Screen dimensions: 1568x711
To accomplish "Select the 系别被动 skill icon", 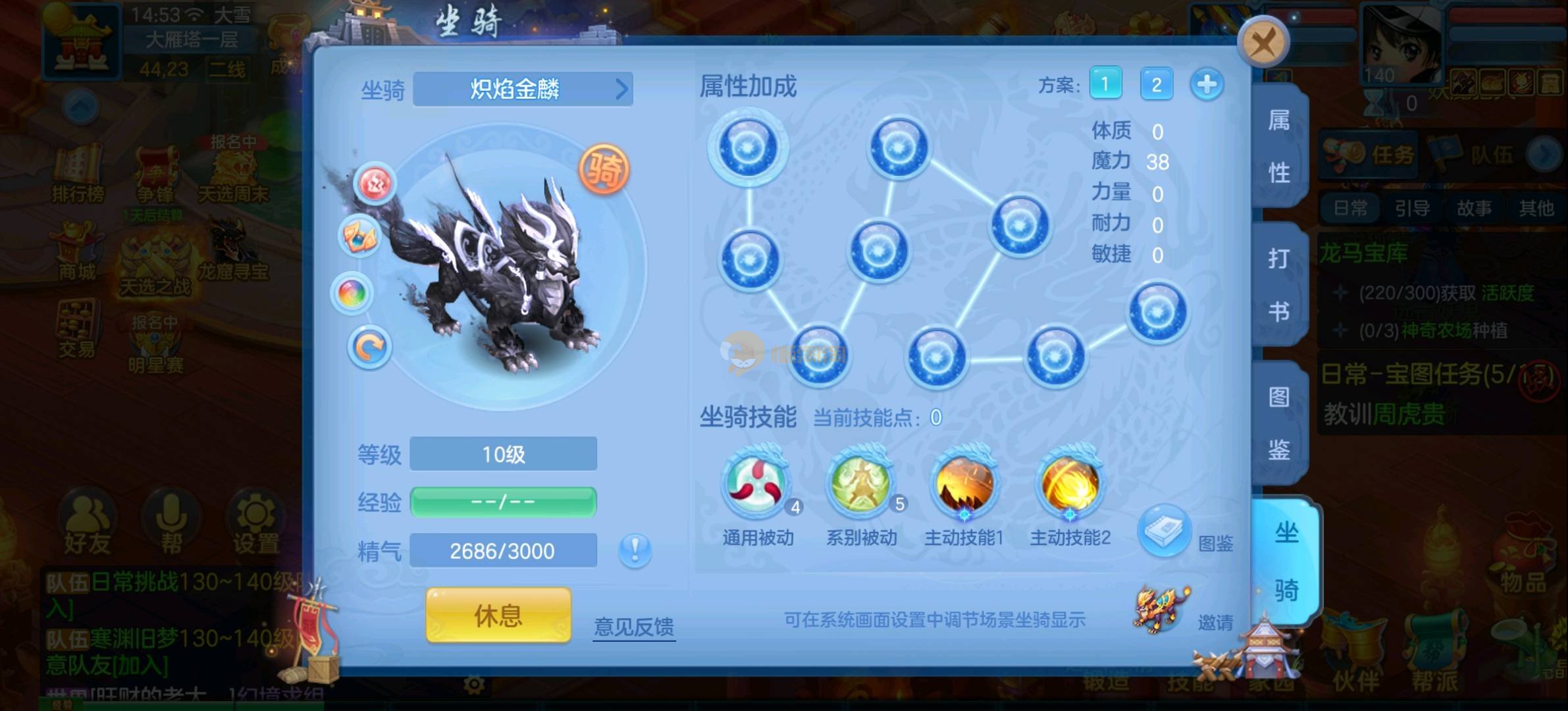I will click(861, 484).
